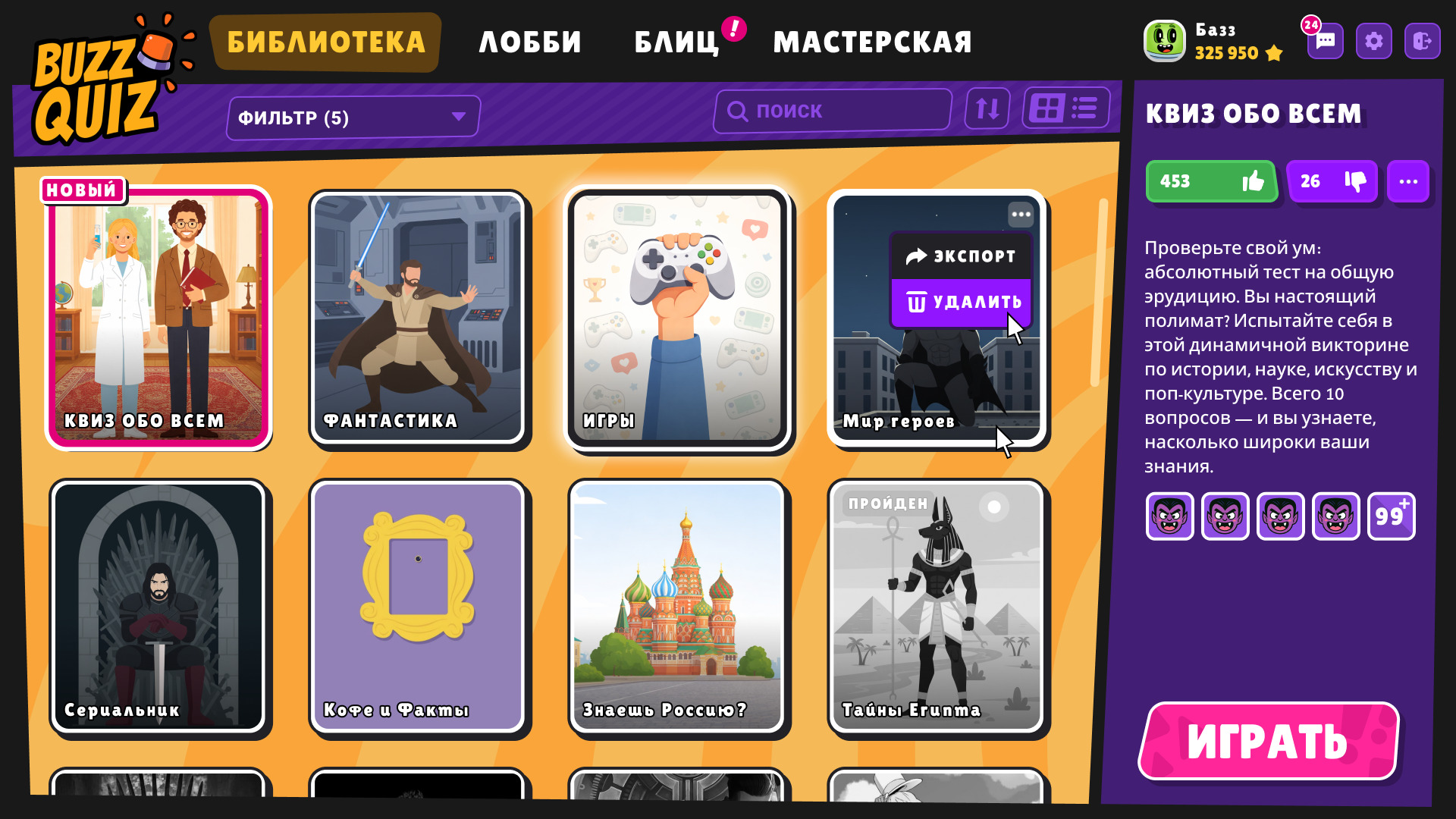Choose the Фантастика quiz card

tap(419, 318)
